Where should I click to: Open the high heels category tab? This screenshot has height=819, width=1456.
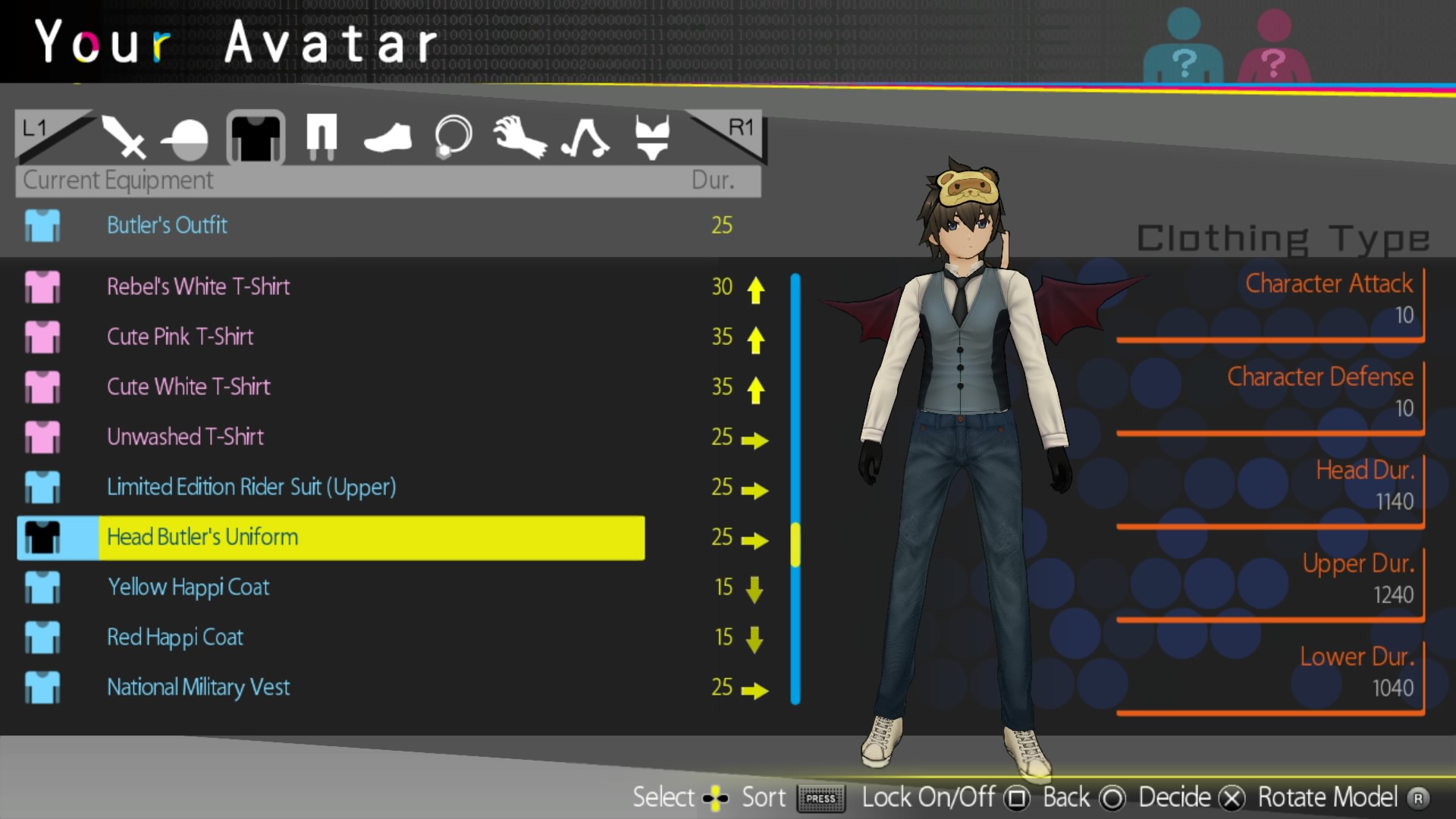pos(585,138)
